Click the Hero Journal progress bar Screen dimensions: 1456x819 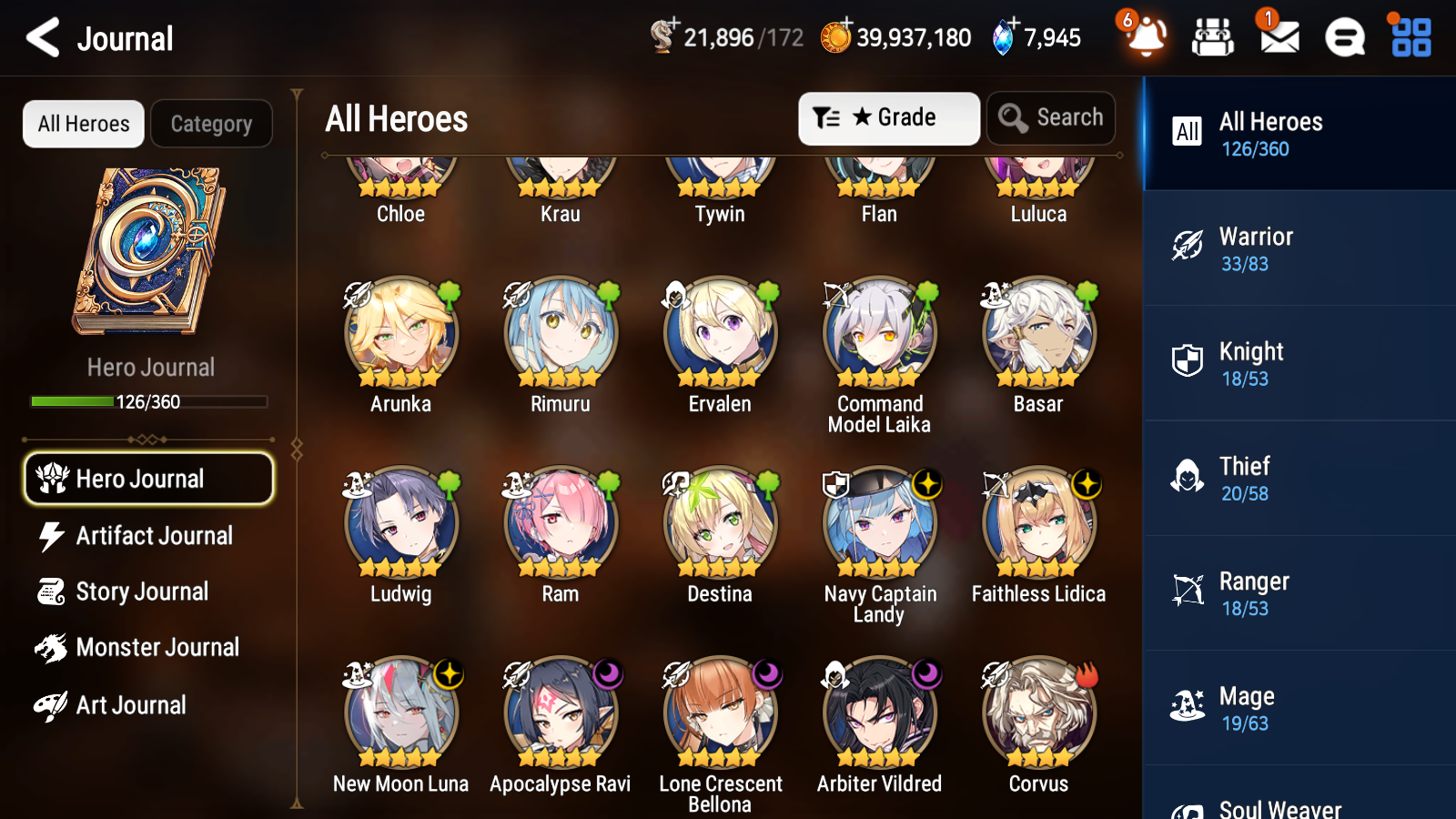click(148, 400)
